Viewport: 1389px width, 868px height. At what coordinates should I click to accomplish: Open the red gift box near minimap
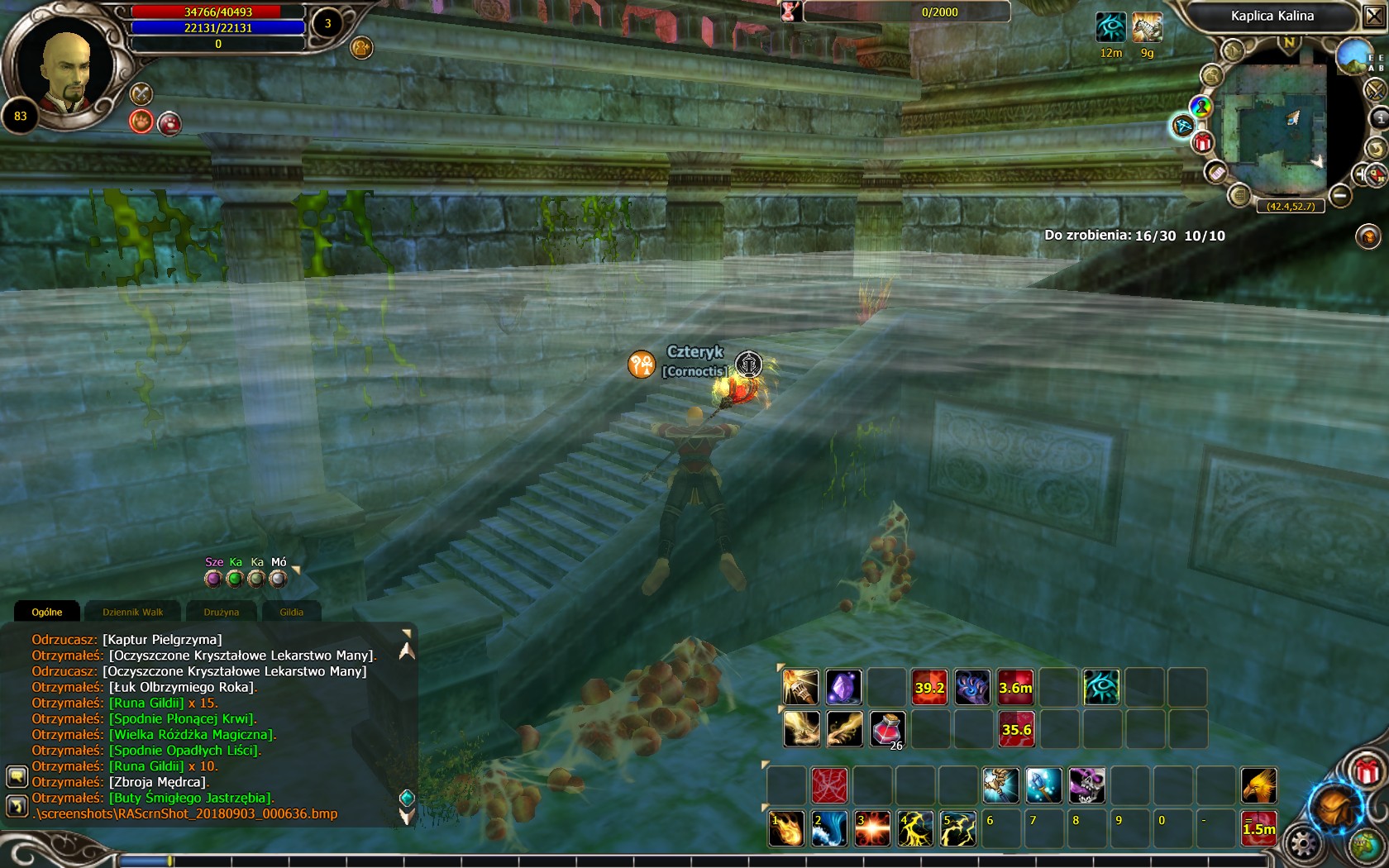(1203, 142)
